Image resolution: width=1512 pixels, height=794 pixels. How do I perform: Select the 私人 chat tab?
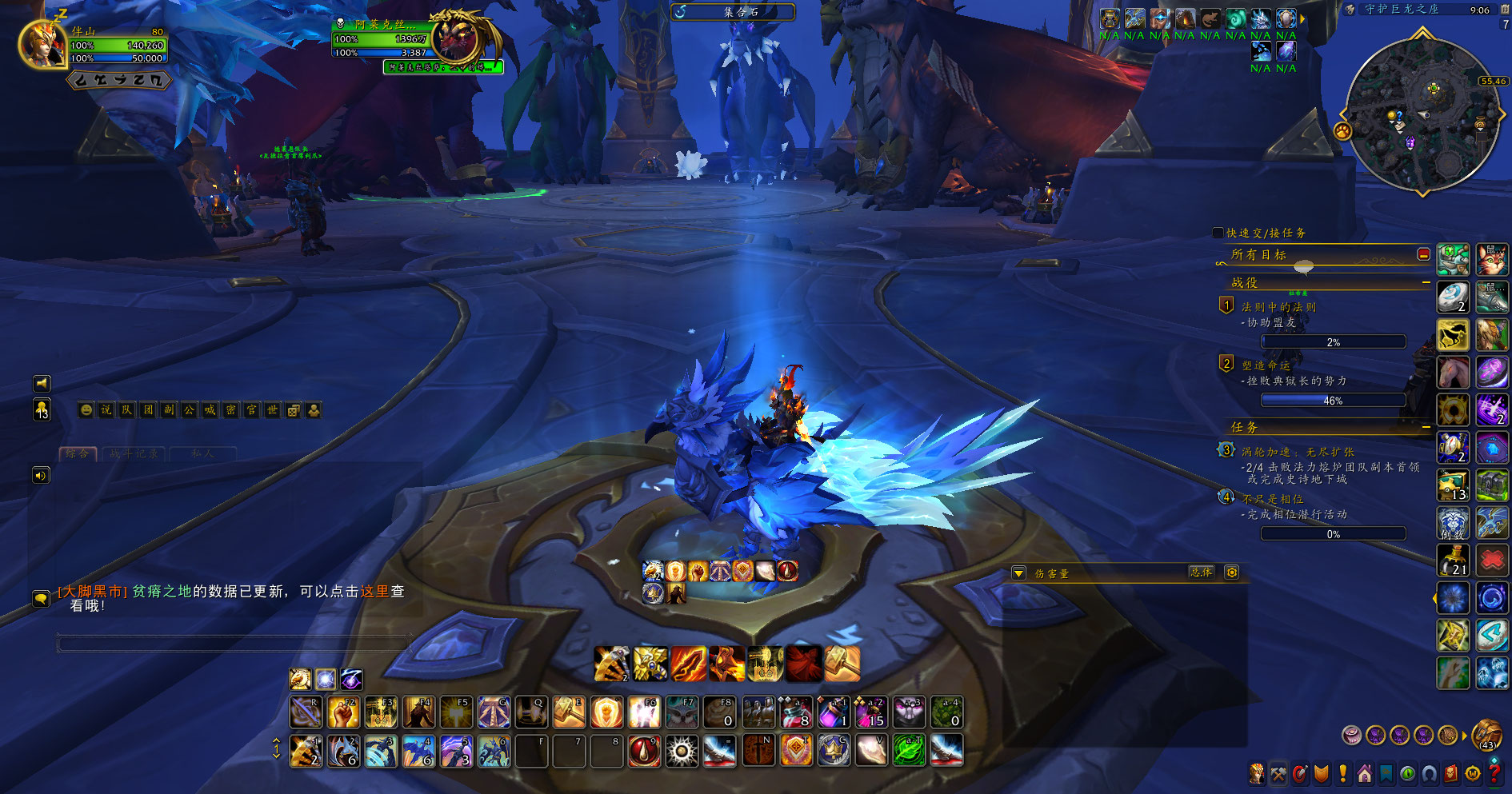202,454
